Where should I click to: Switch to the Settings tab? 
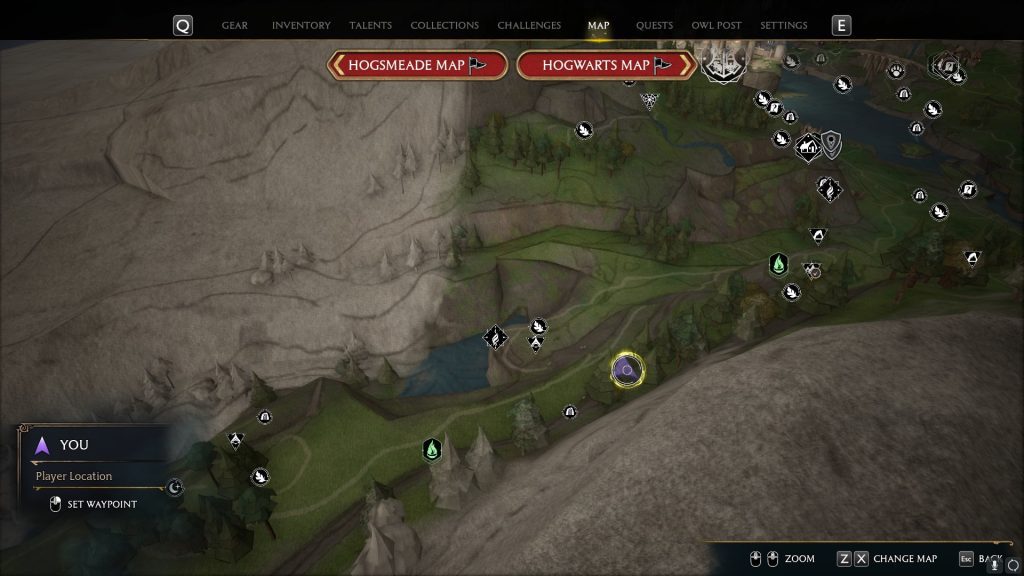pyautogui.click(x=783, y=25)
